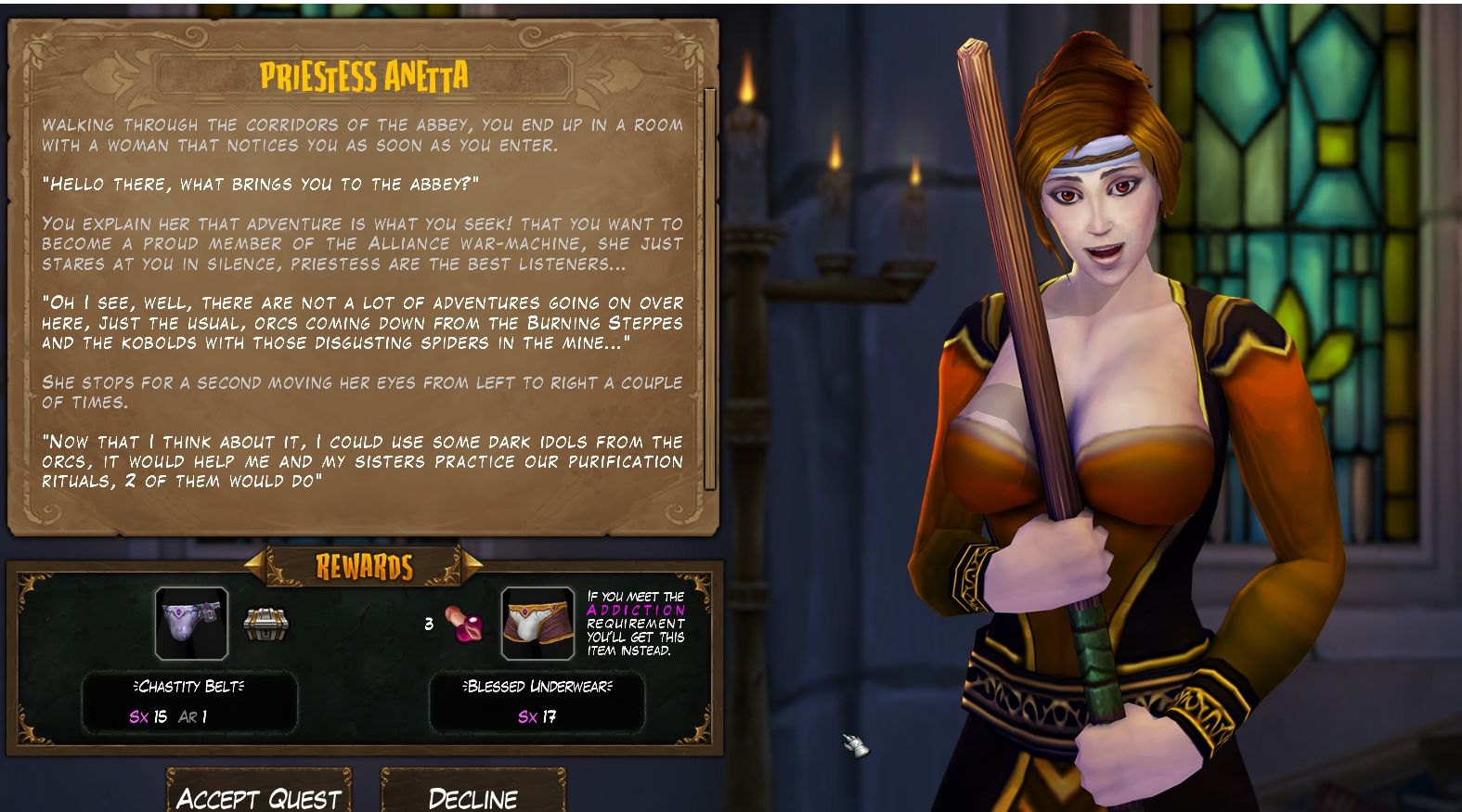Select the Chastity Belt reward icon
1462x812 pixels.
pos(191,623)
